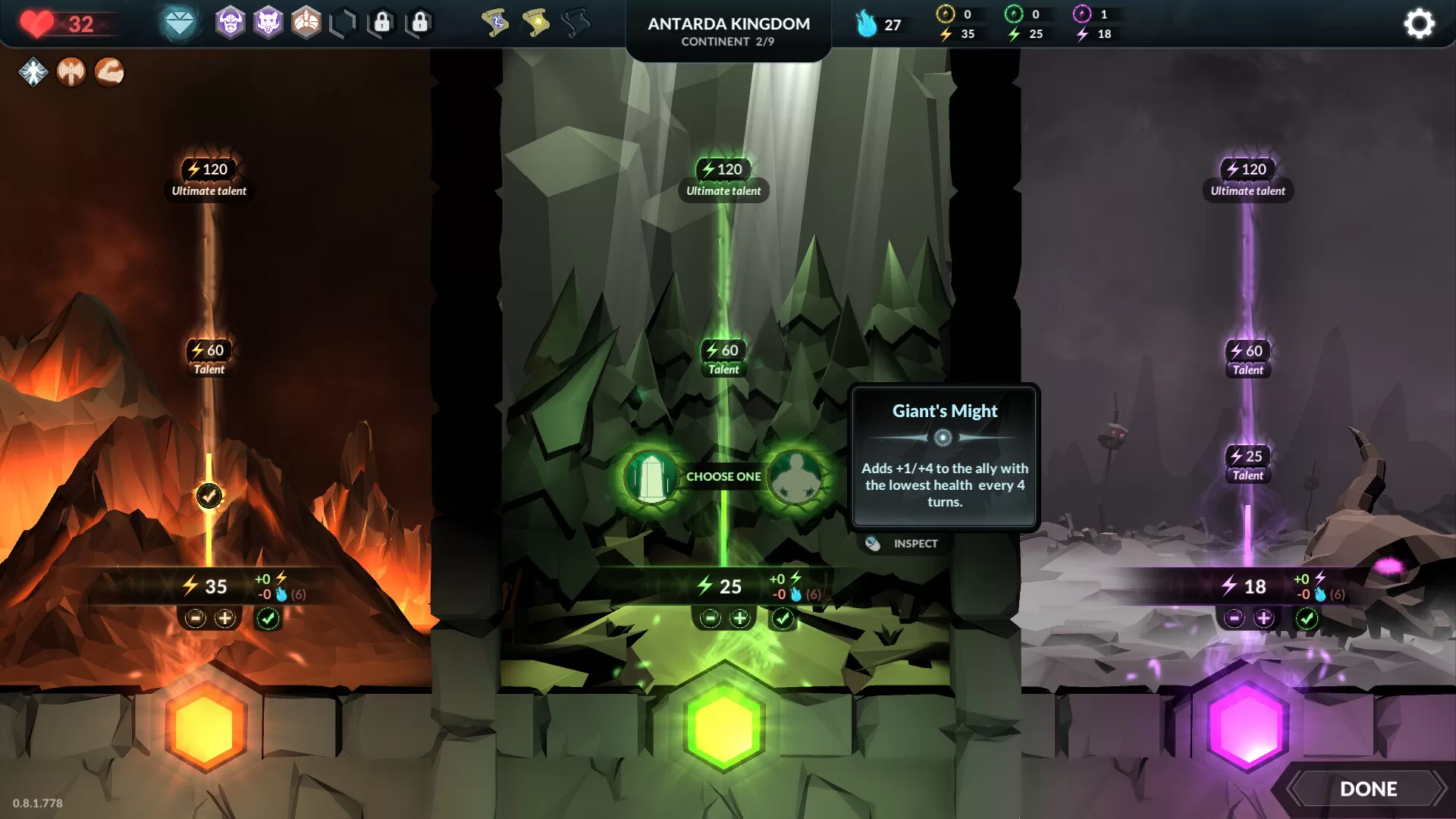Confirm fire energy with the checkmark
Image resolution: width=1456 pixels, height=819 pixels.
tap(268, 618)
